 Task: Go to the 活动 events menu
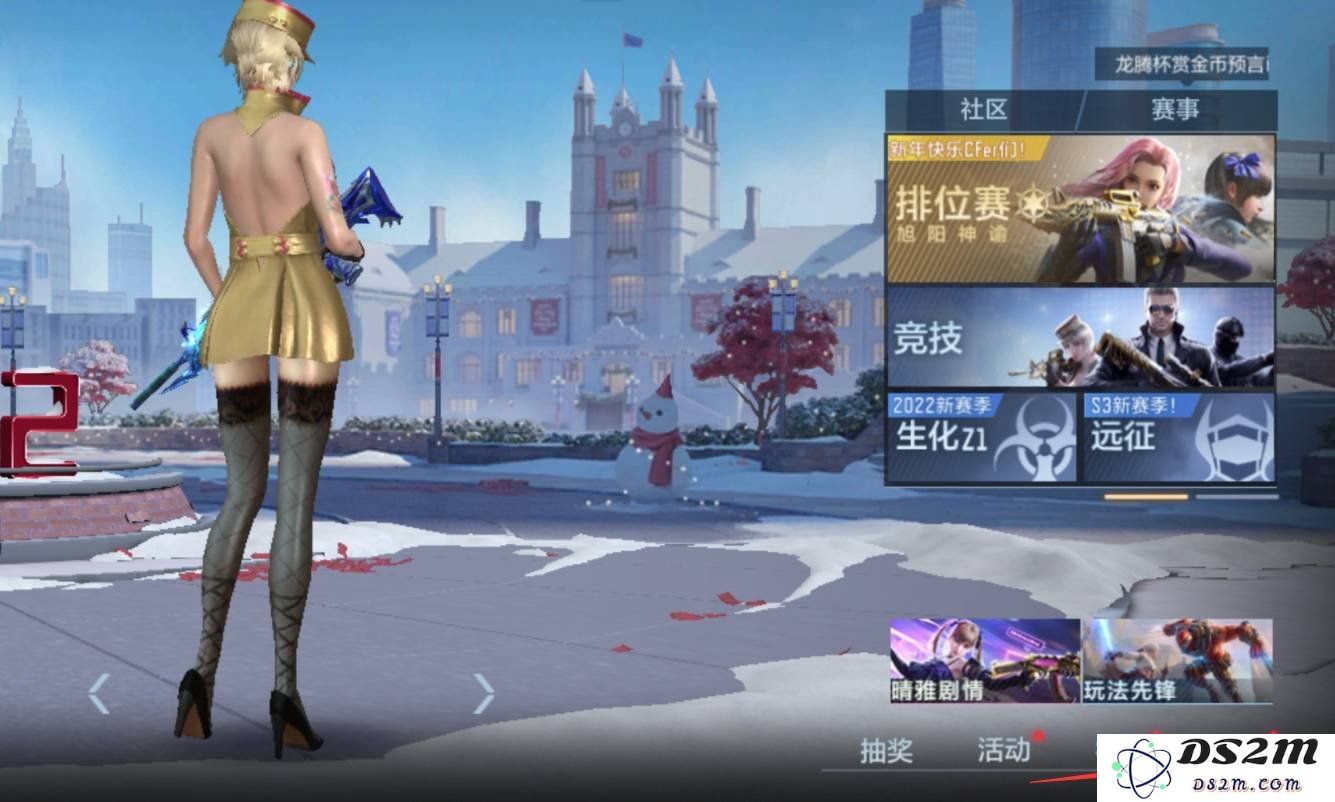(x=1003, y=750)
